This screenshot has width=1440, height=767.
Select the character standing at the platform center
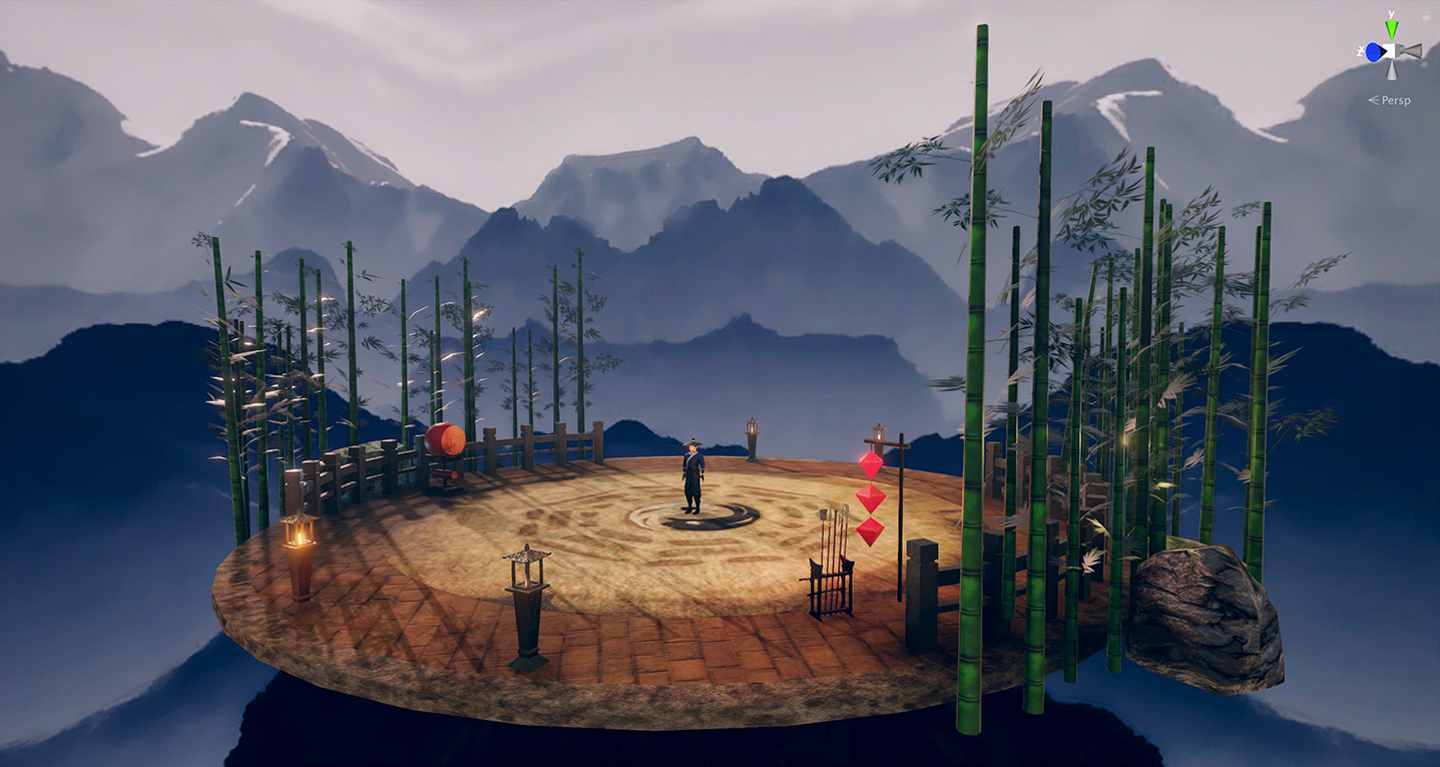click(694, 475)
